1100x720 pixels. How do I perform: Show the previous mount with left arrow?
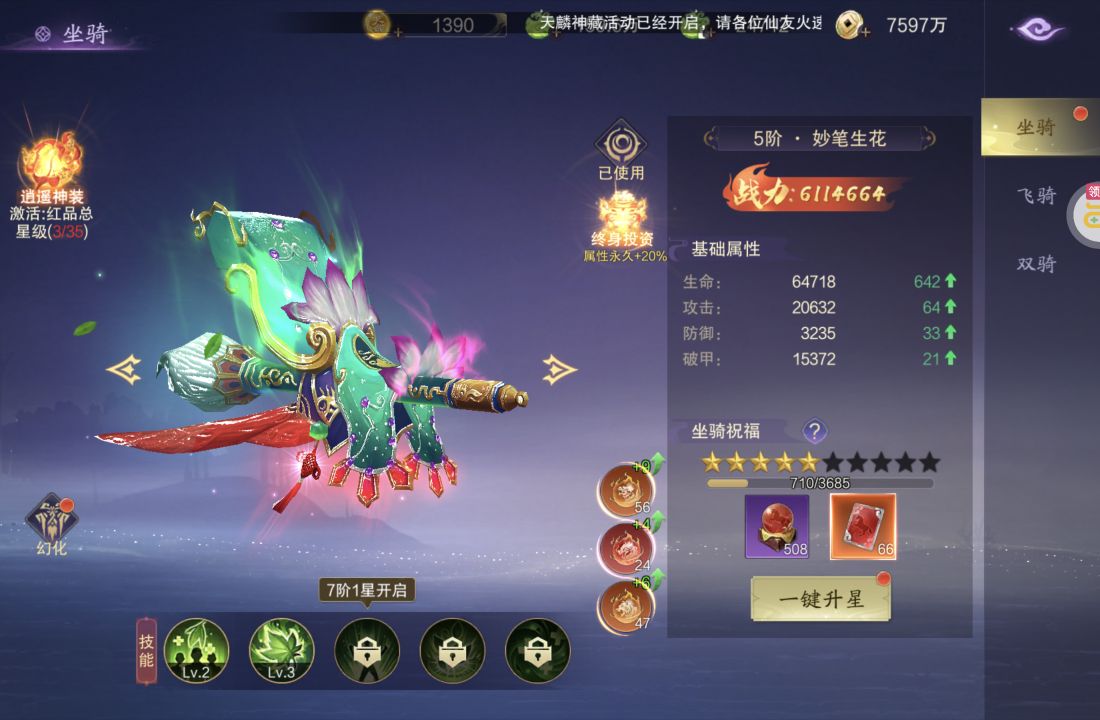(x=124, y=370)
